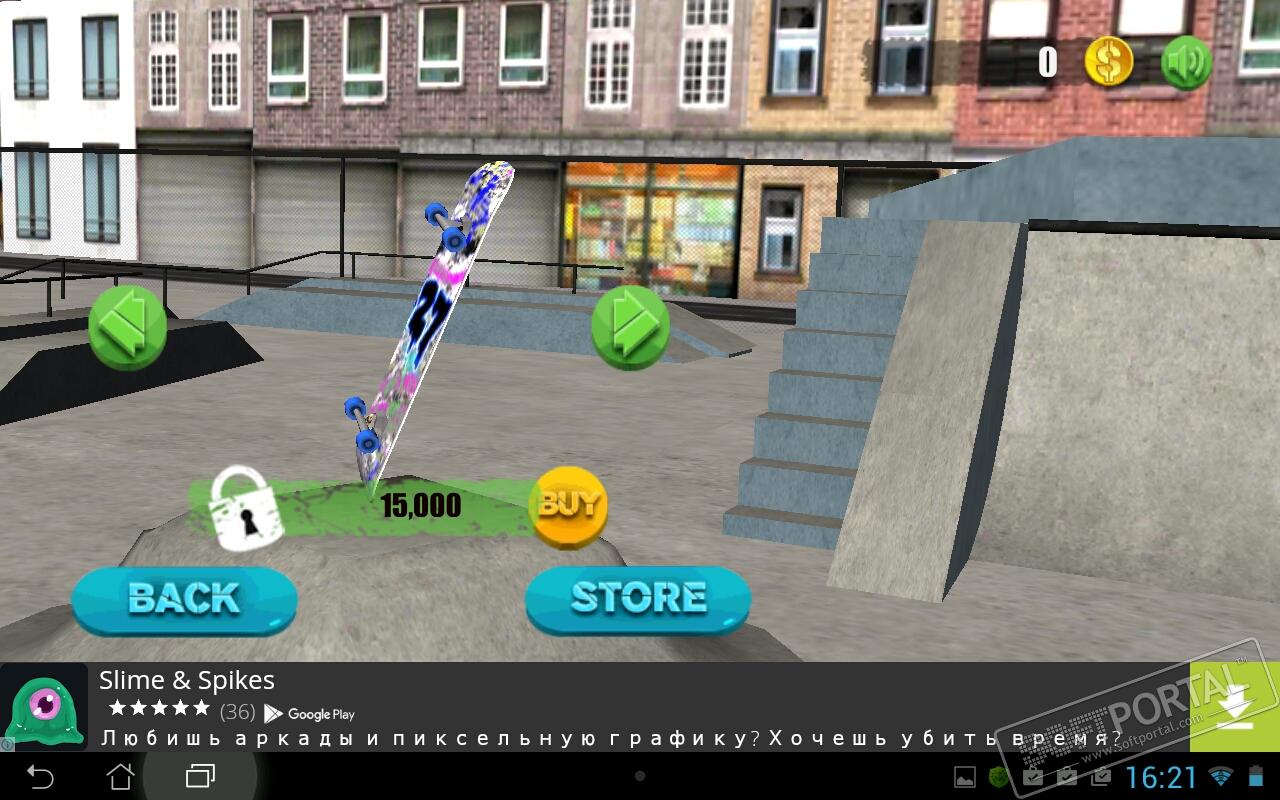Go back with the blue BACK button
Viewport: 1280px width, 800px height.
coord(184,600)
